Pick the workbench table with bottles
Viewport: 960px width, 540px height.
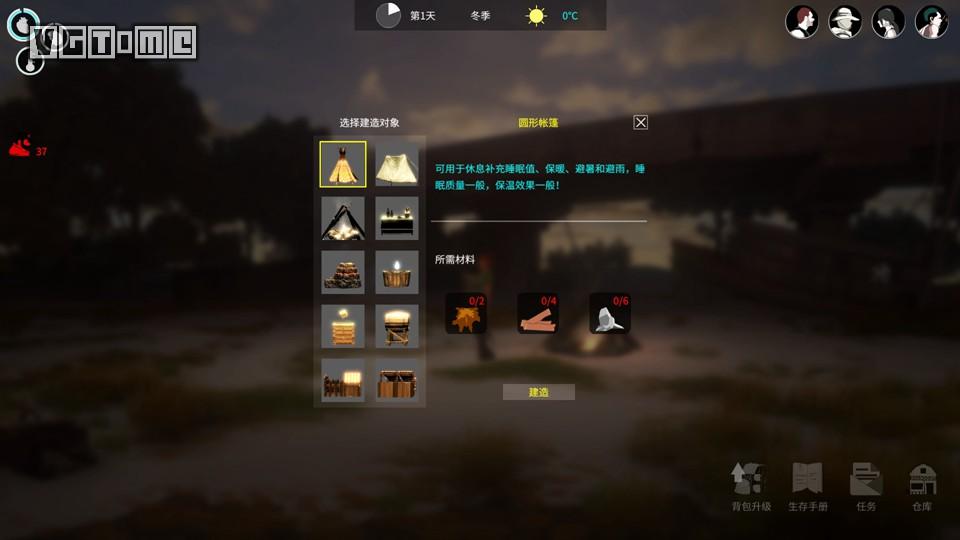(x=397, y=218)
